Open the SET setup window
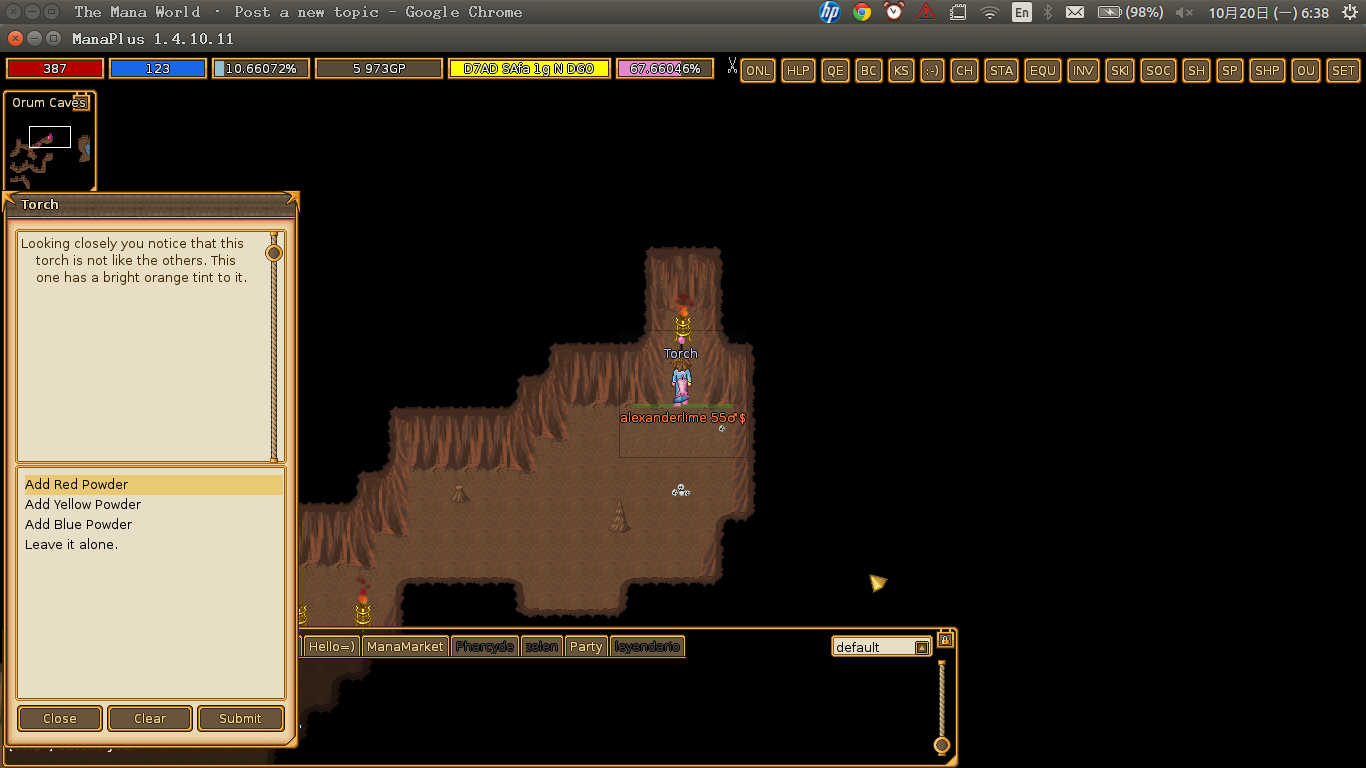This screenshot has width=1366, height=768. click(x=1343, y=70)
